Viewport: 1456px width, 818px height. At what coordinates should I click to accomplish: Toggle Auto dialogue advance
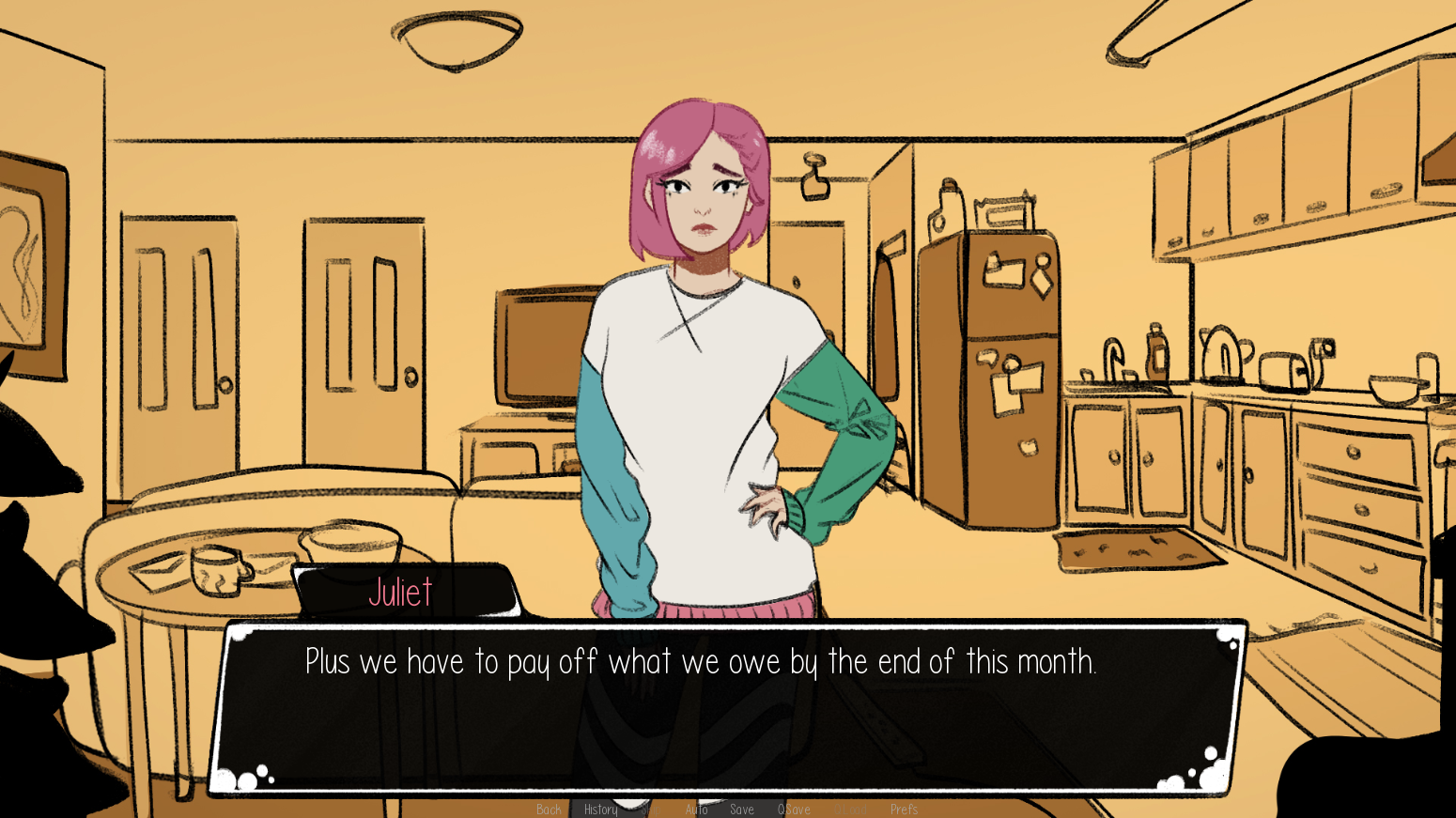pyautogui.click(x=696, y=810)
